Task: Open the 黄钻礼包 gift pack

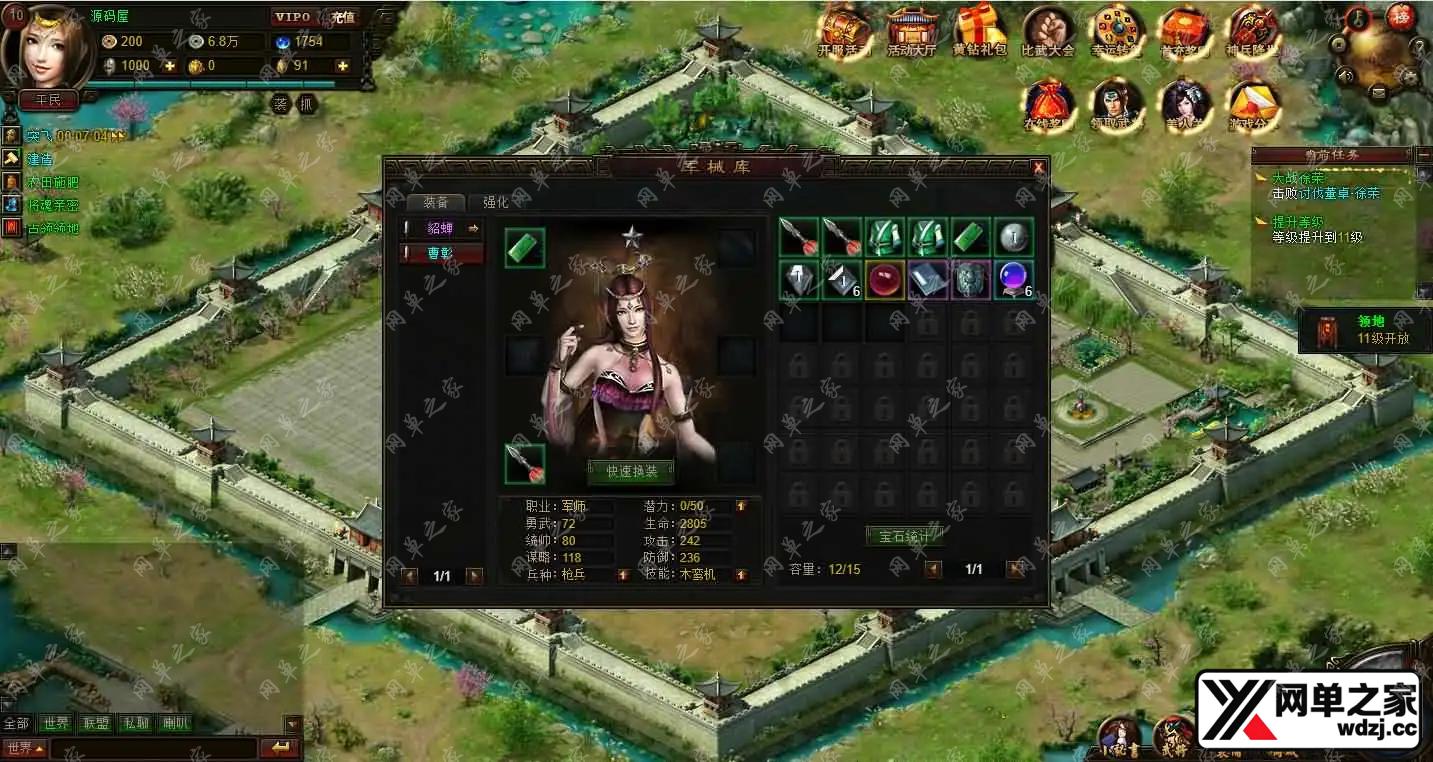Action: [979, 32]
